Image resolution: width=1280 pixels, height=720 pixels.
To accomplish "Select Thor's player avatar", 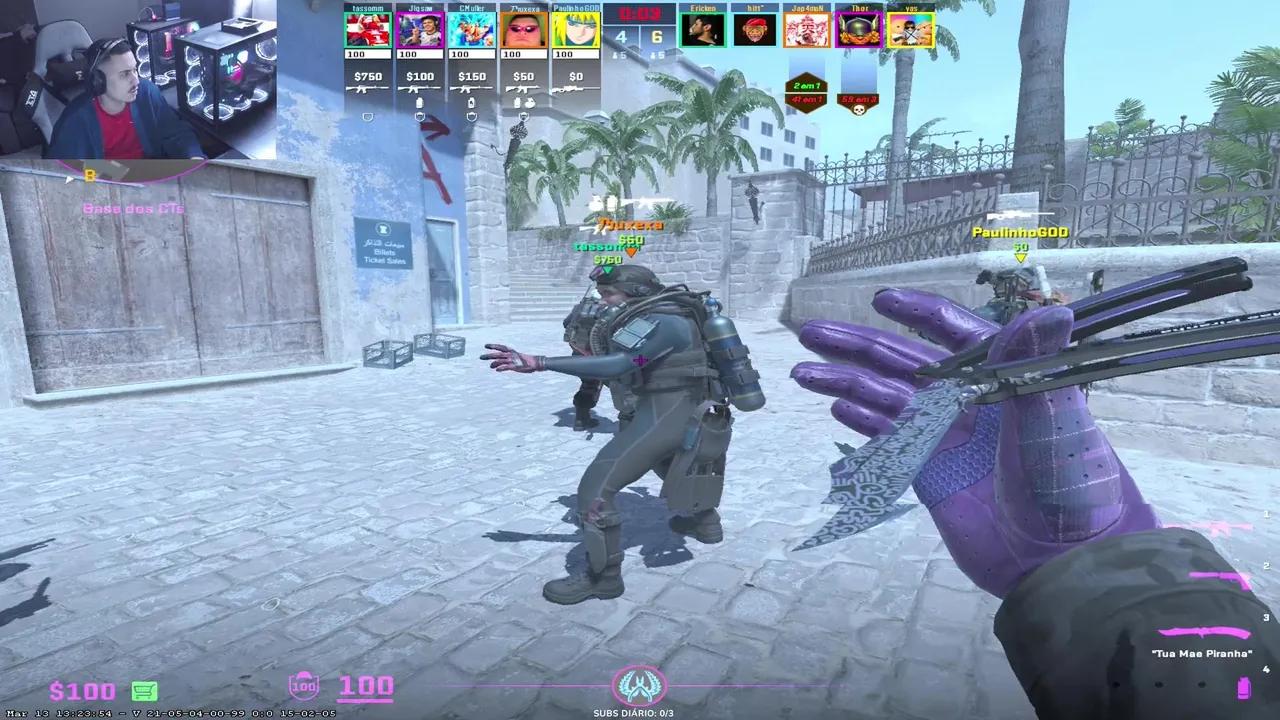I will pyautogui.click(x=858, y=28).
